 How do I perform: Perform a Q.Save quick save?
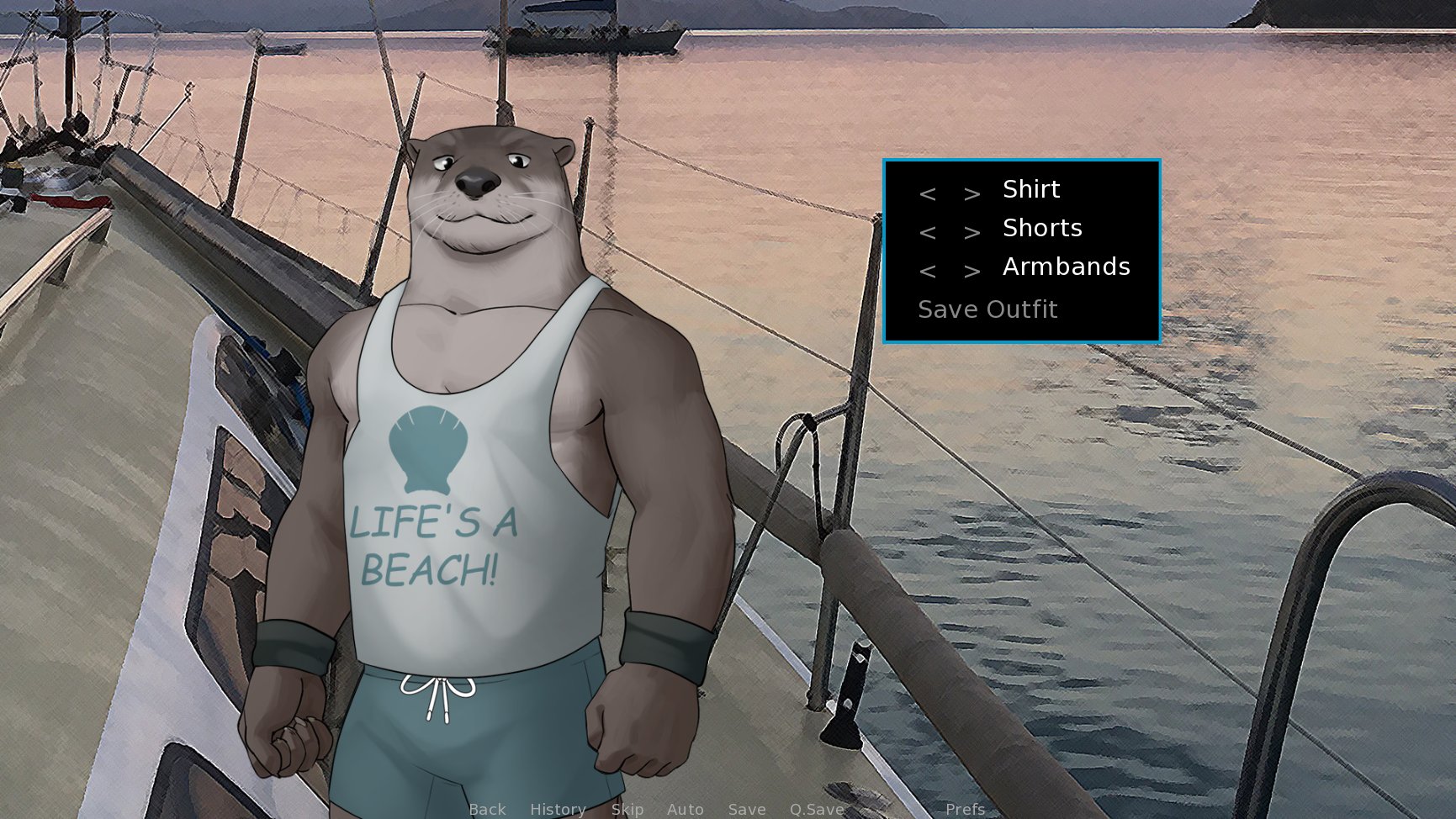815,809
